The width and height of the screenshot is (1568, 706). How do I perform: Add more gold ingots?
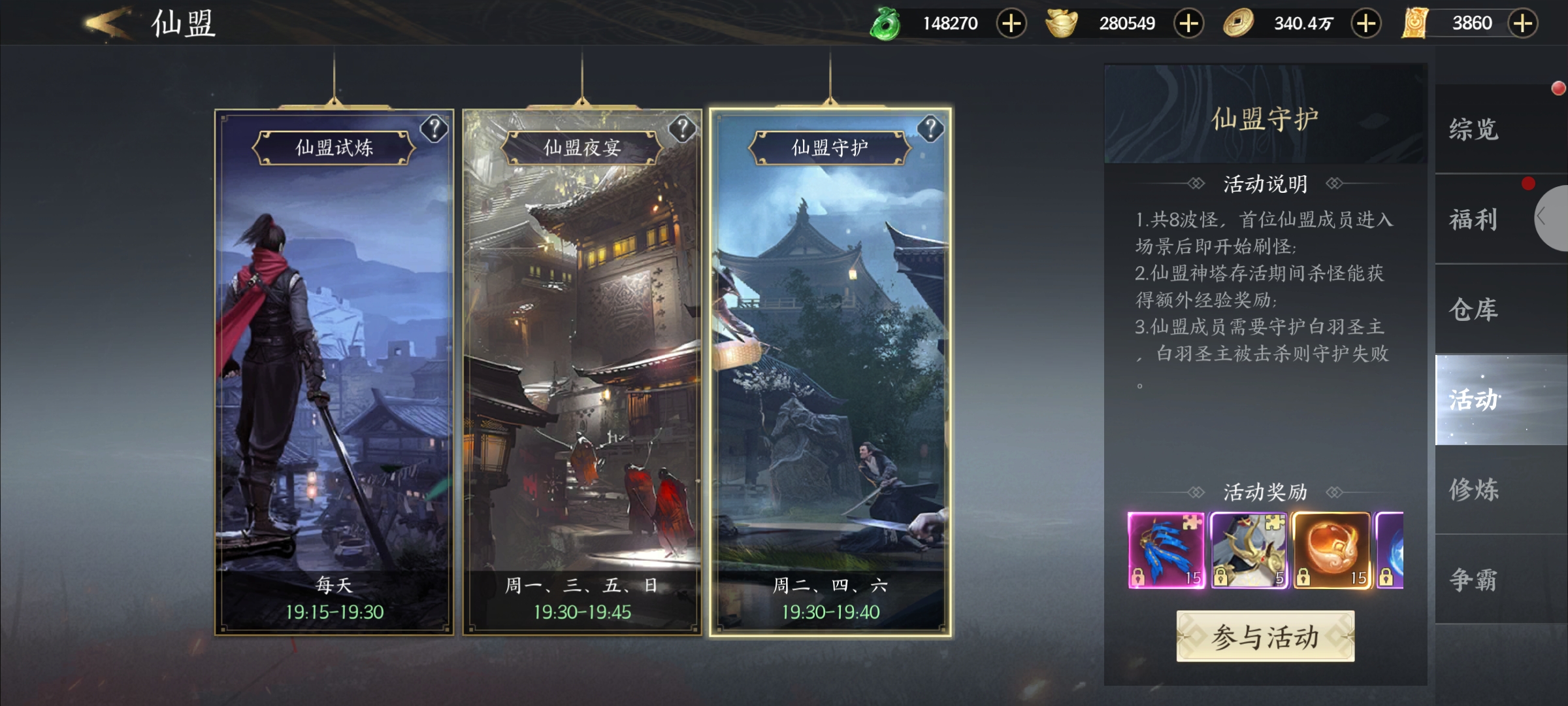[1188, 24]
